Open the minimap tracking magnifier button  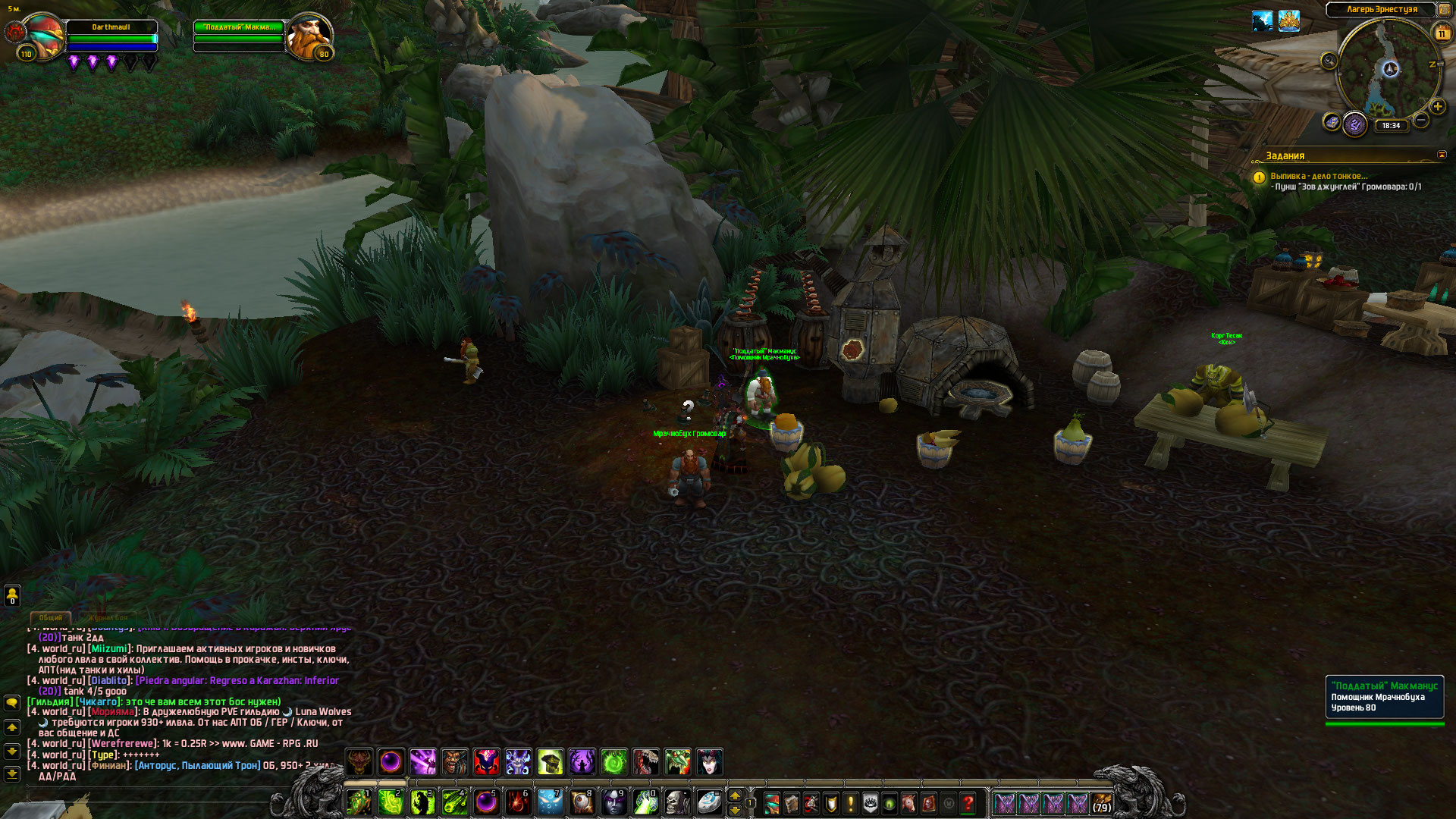coord(1329,61)
